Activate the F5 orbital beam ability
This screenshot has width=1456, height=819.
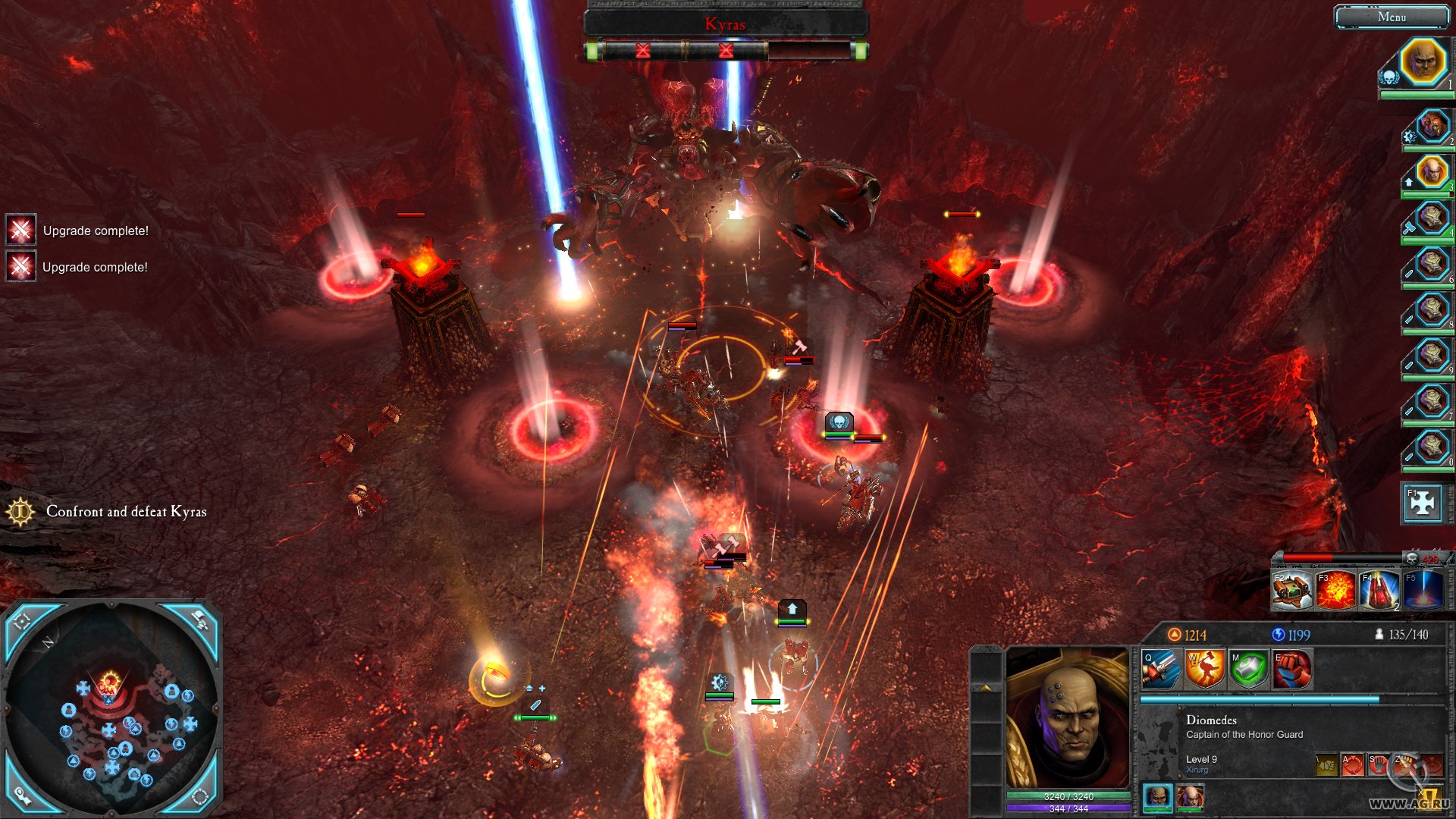pyautogui.click(x=1423, y=590)
